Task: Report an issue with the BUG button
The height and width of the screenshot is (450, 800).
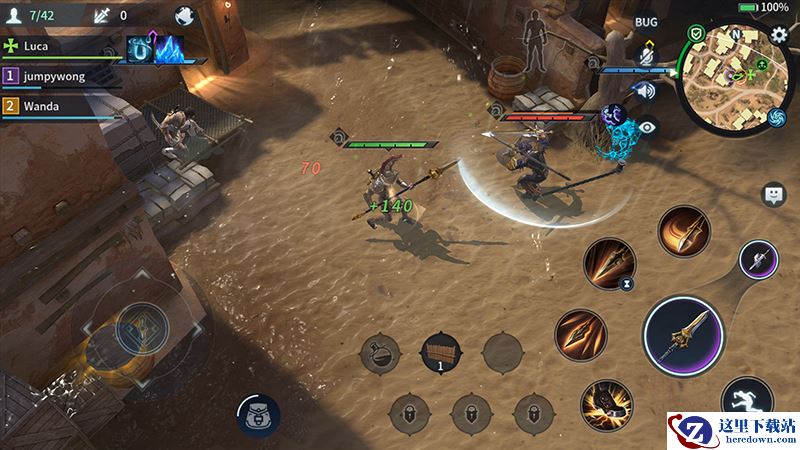Action: [646, 21]
